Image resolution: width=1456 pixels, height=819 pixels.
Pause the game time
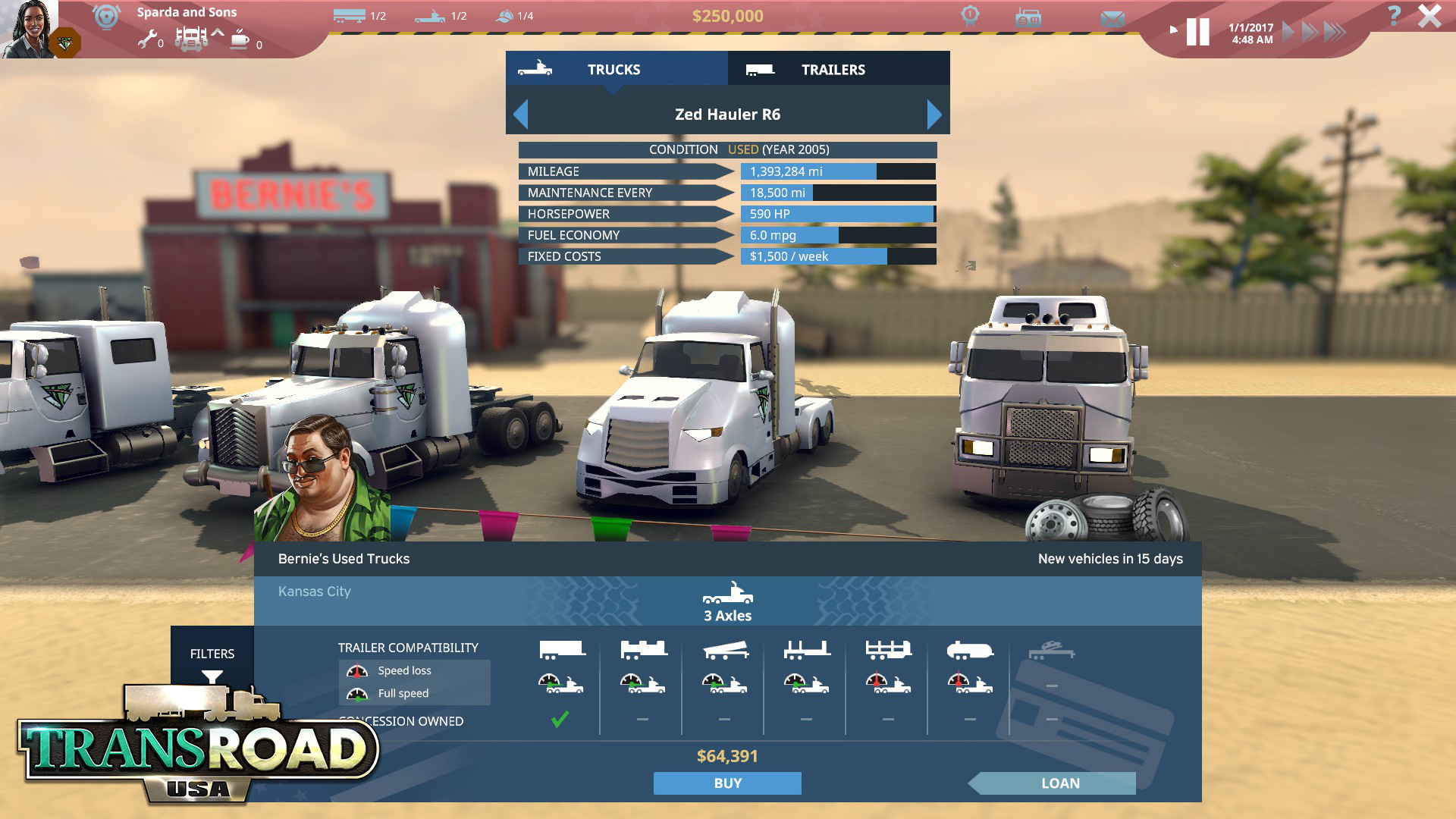[1197, 32]
